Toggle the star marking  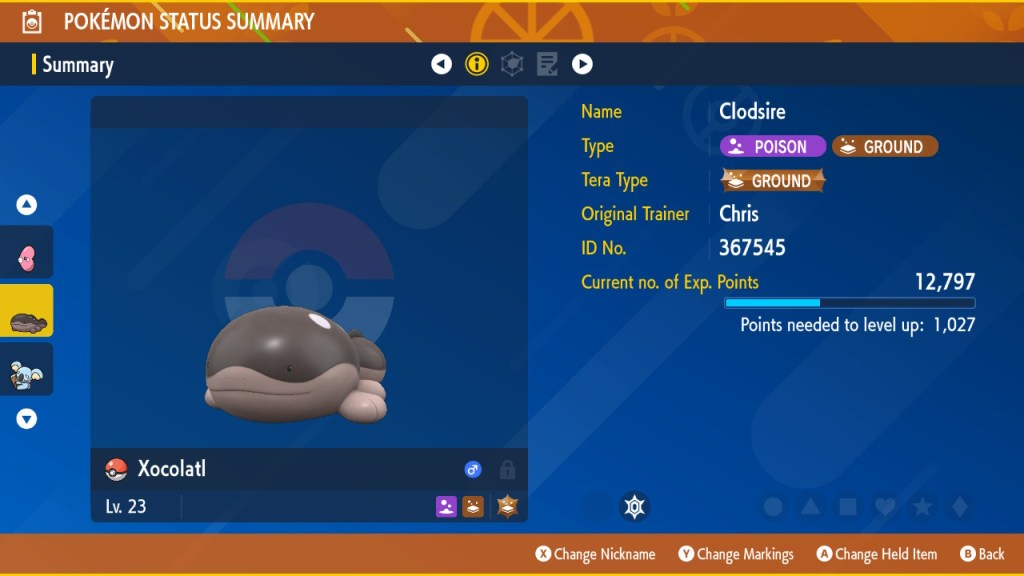coord(921,507)
